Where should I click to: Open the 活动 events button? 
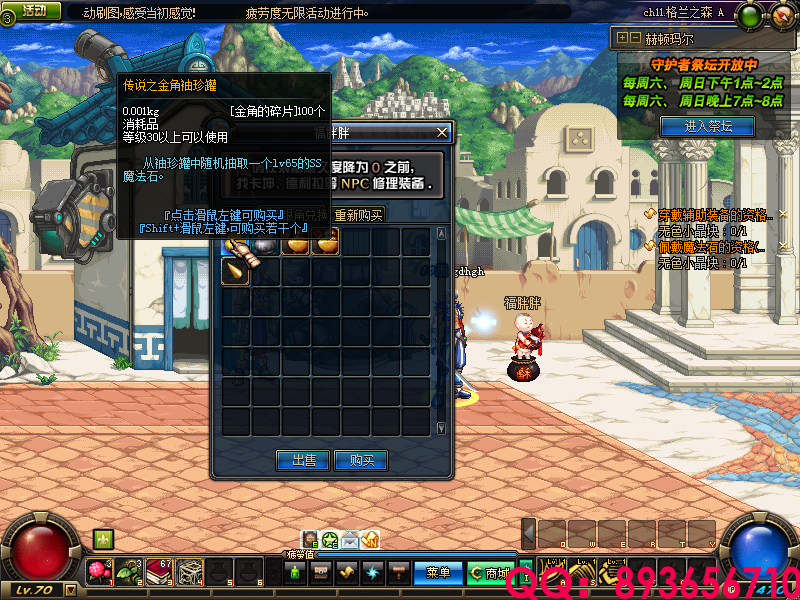(33, 10)
